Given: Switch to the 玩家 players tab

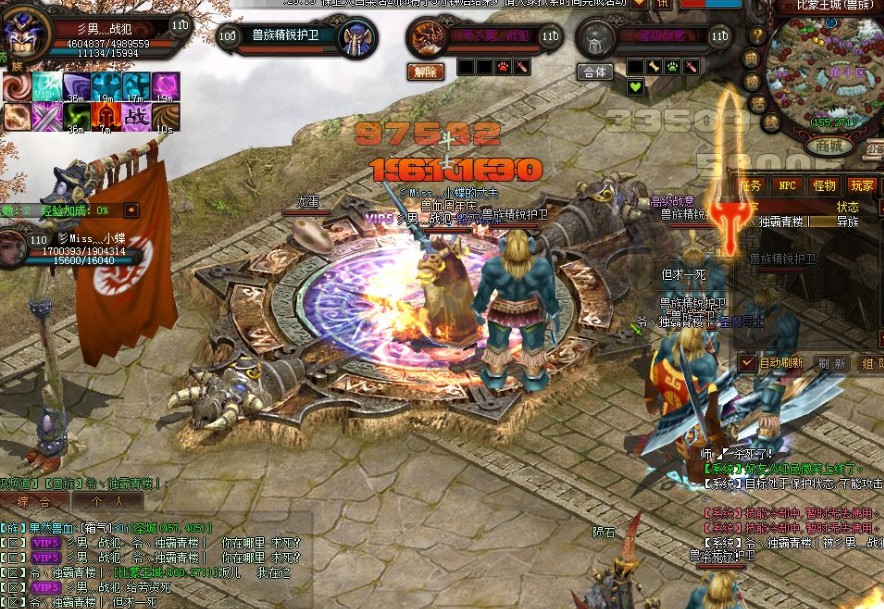Looking at the screenshot, I should tap(860, 185).
